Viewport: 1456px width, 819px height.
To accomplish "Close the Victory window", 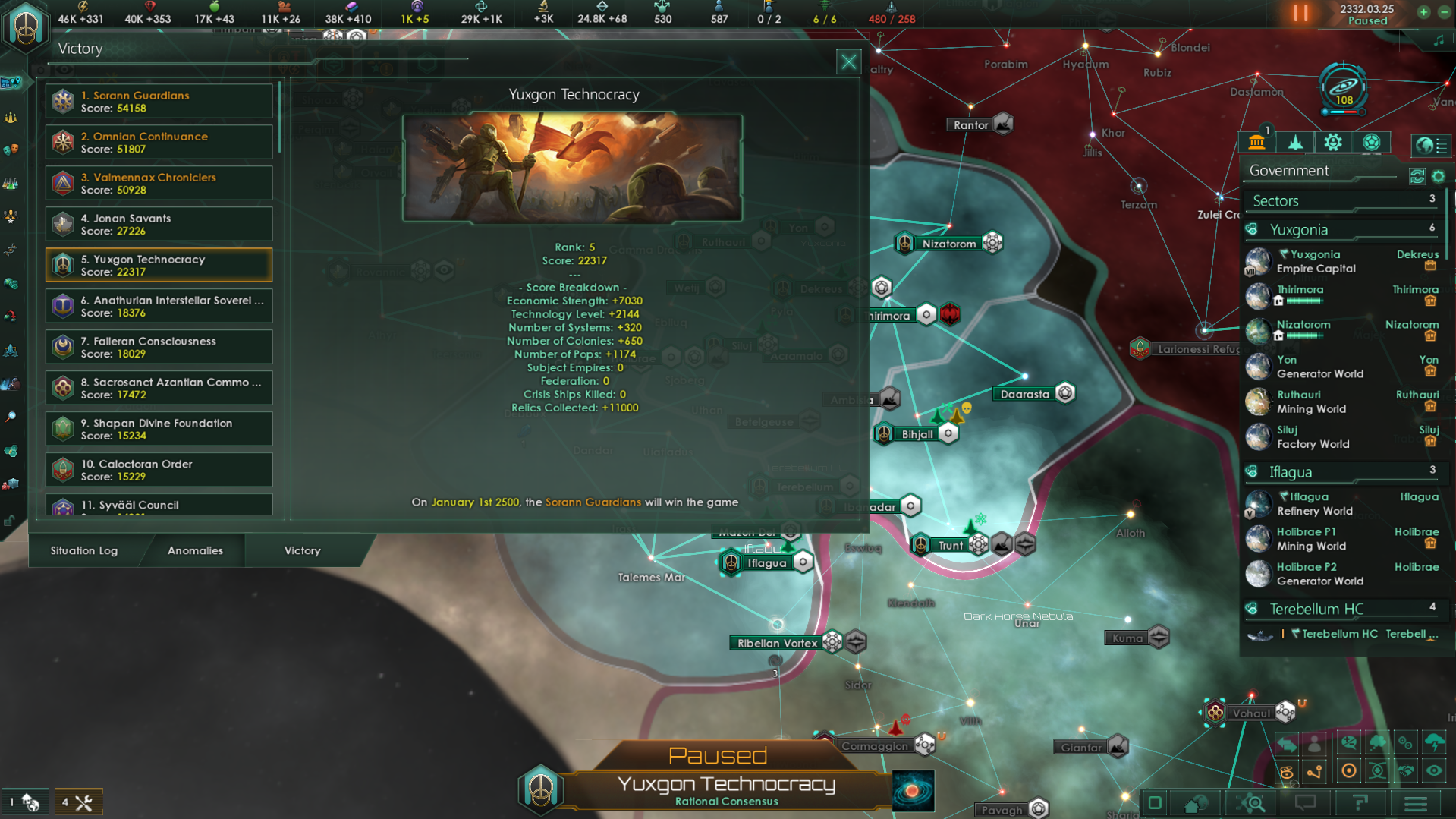I will click(x=848, y=62).
